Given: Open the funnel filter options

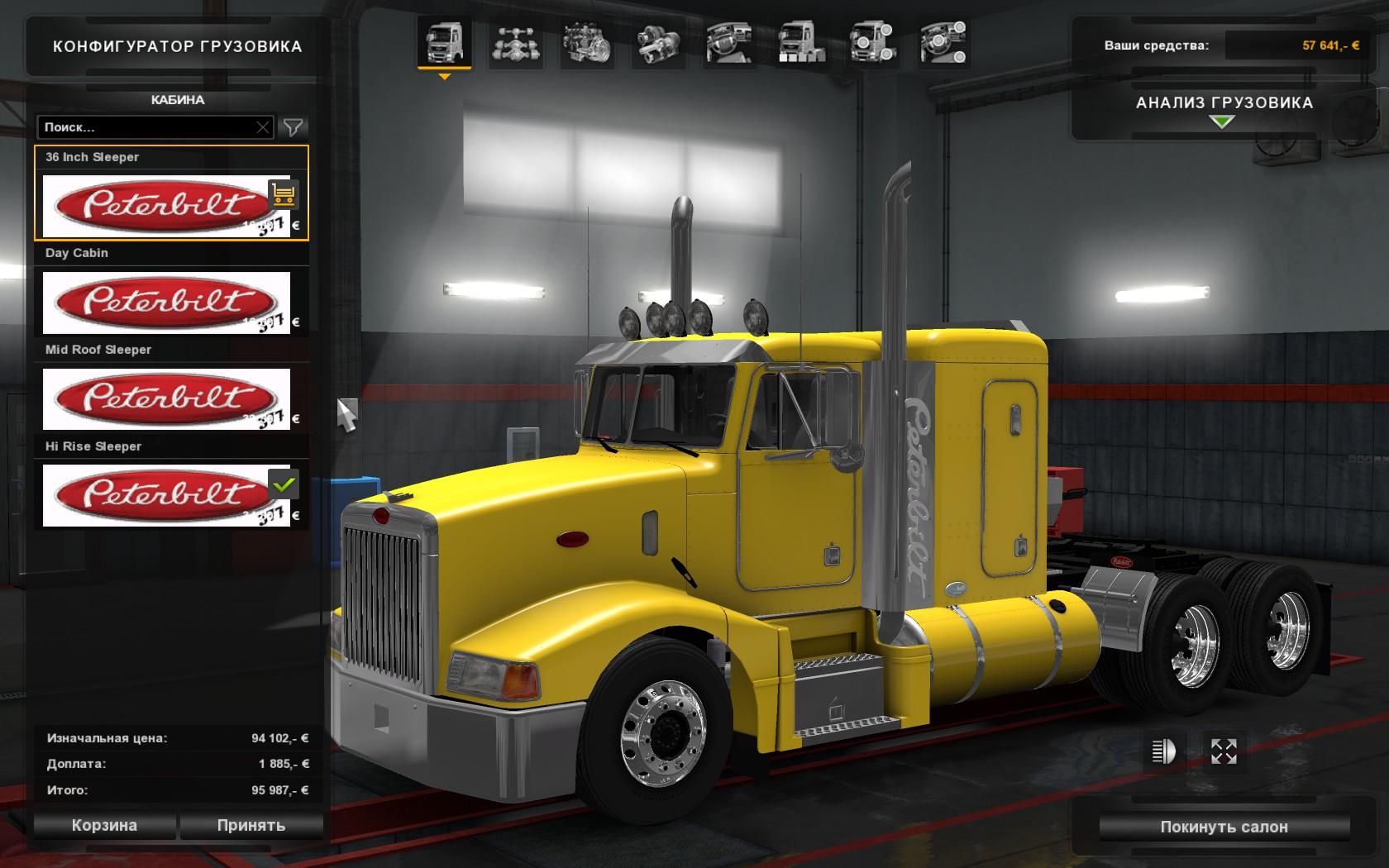Looking at the screenshot, I should tap(294, 127).
